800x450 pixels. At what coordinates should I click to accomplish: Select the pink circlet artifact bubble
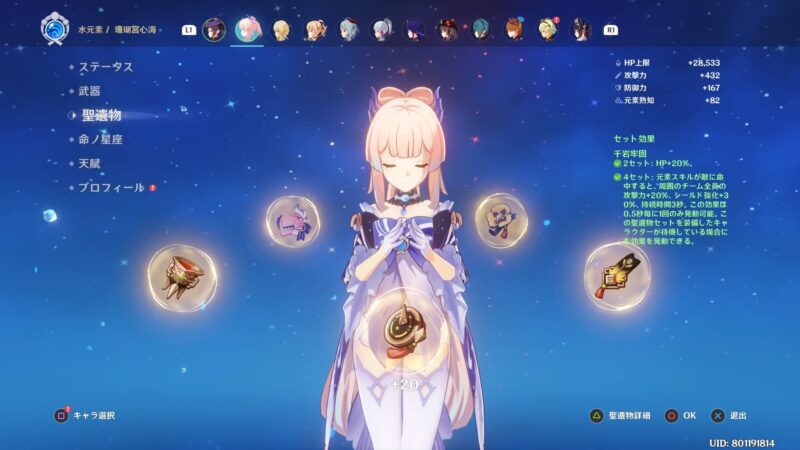coord(294,221)
